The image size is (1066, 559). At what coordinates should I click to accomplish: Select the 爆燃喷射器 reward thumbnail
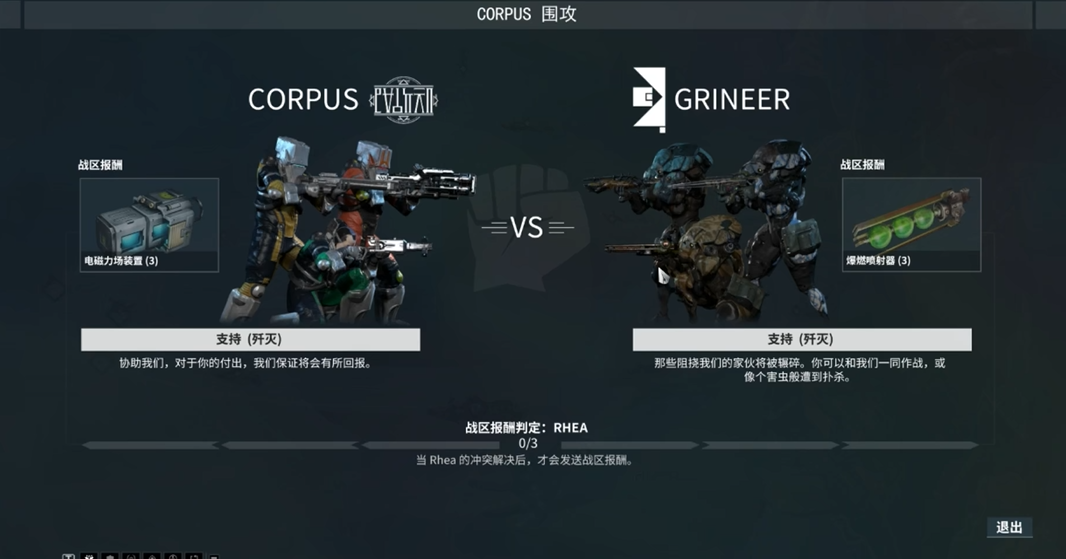(x=911, y=225)
